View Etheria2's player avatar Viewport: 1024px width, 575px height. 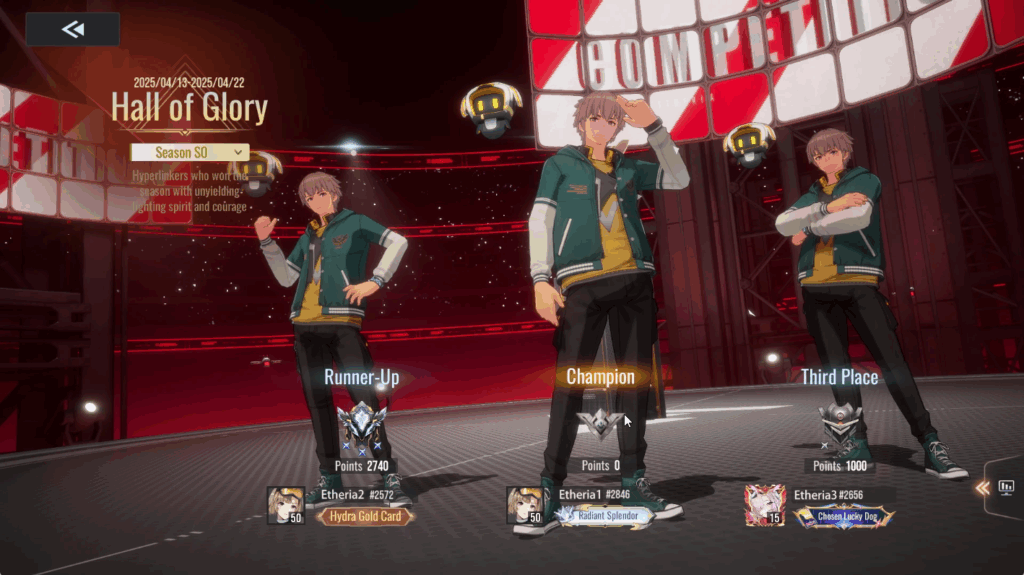pos(285,505)
